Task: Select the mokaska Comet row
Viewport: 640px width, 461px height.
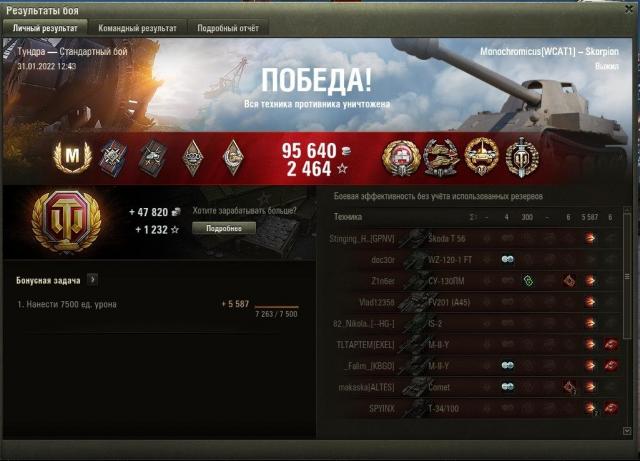Action: pos(470,386)
